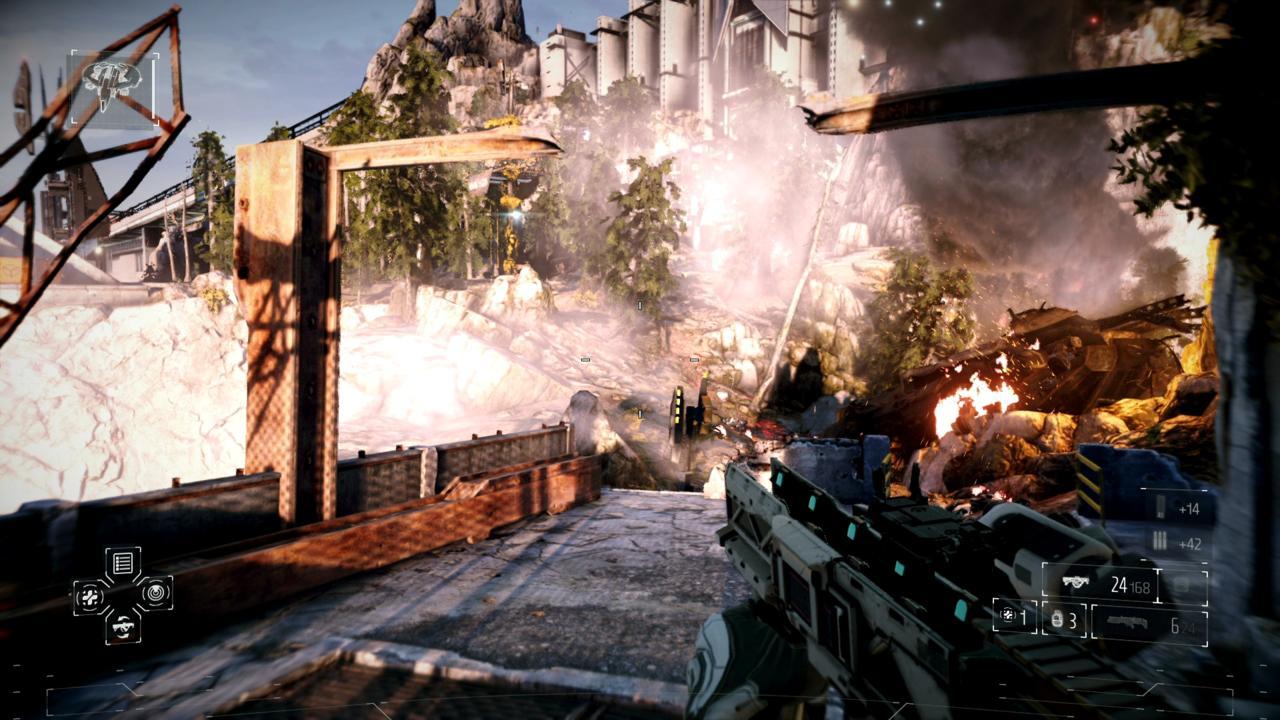The height and width of the screenshot is (720, 1280).
Task: Use the adrenaline pack slot
Action: tap(1013, 617)
